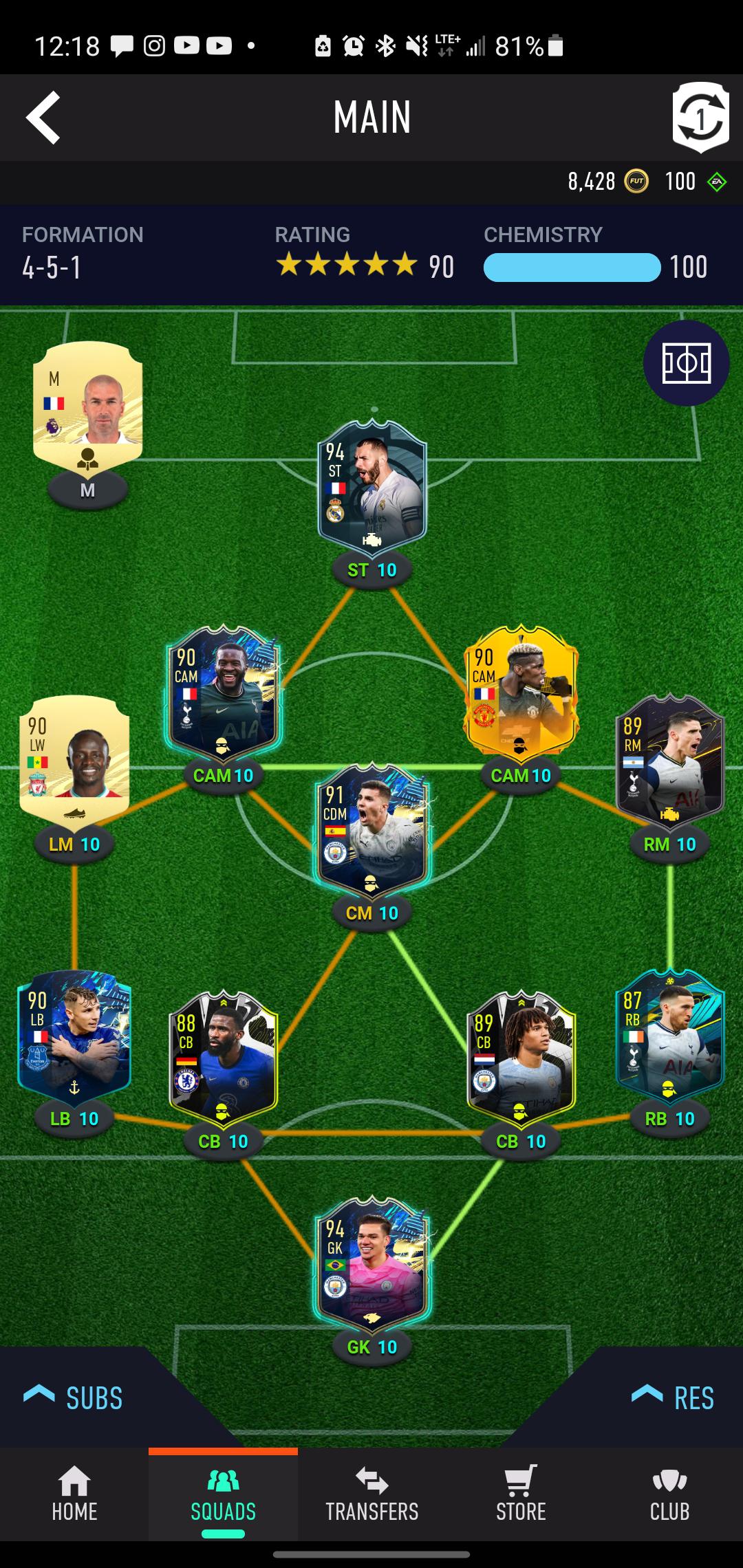Toggle the pitch view icon

[686, 362]
